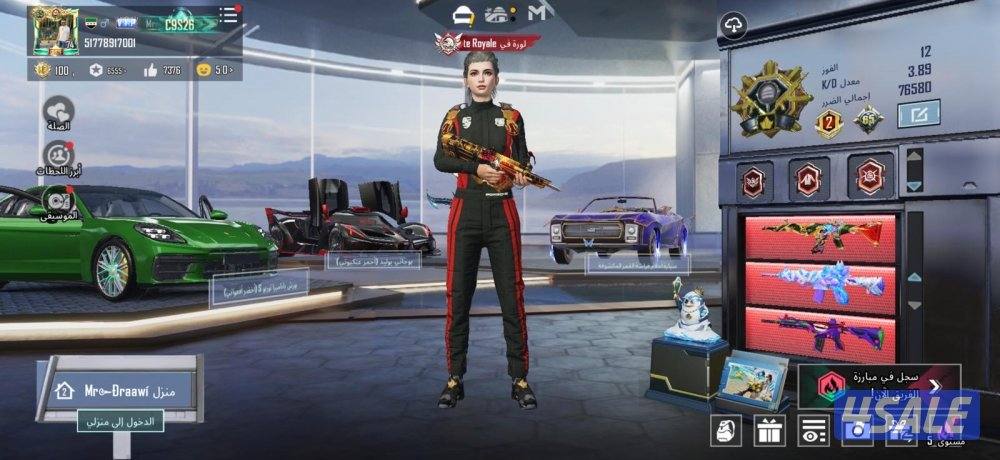Enter Mr-Draawi's home
This screenshot has width=1000, height=460.
coord(118,420)
